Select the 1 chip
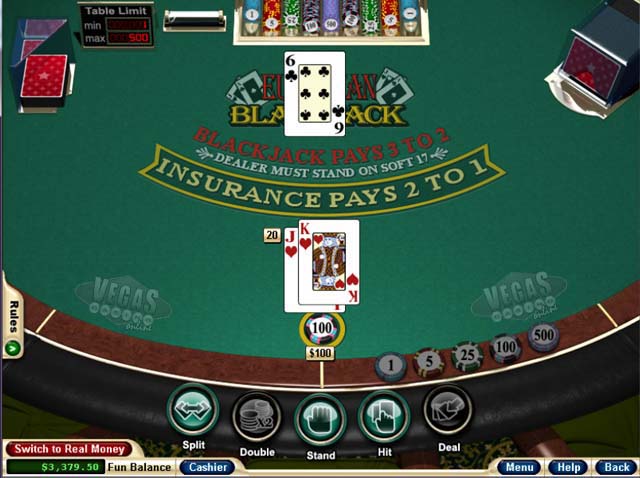640x478 pixels. 390,367
